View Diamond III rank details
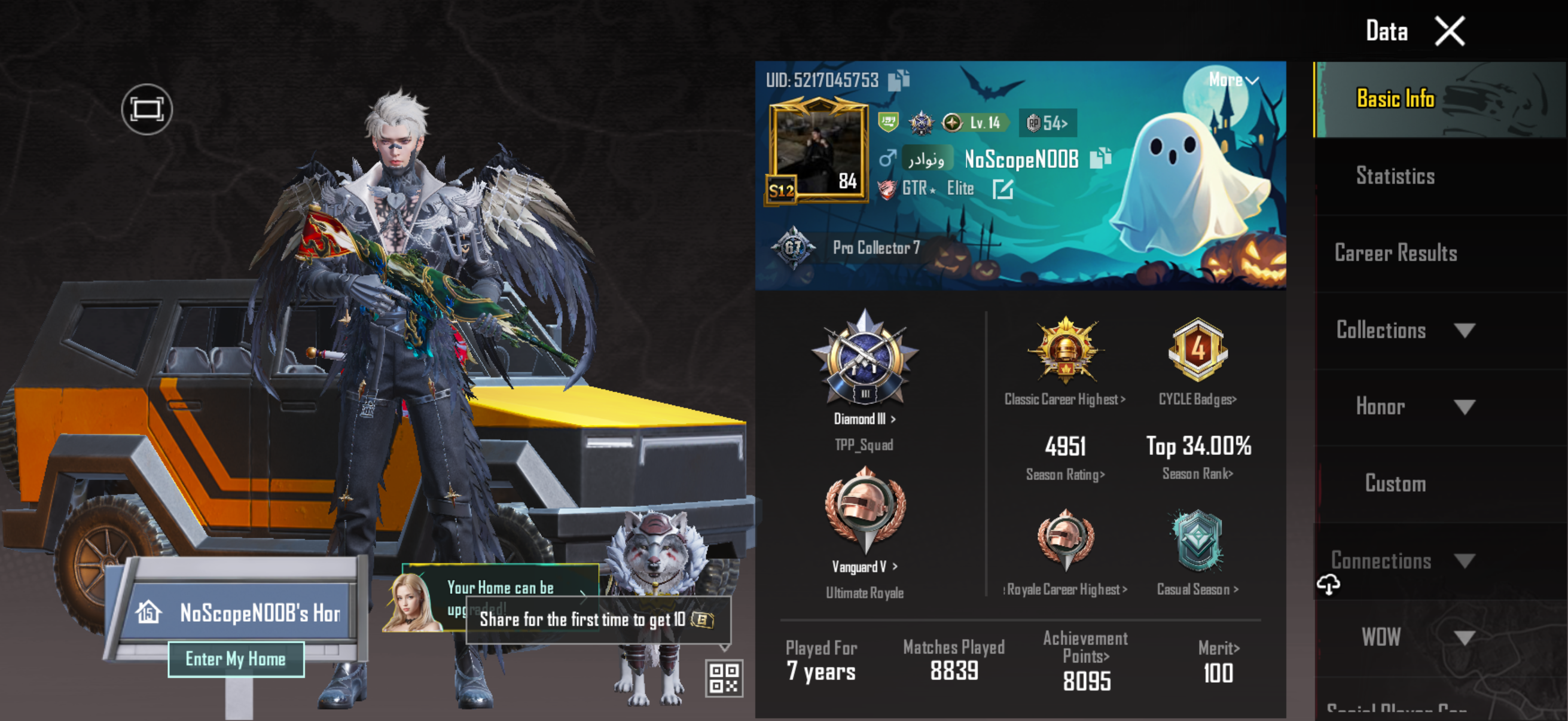 tap(864, 418)
